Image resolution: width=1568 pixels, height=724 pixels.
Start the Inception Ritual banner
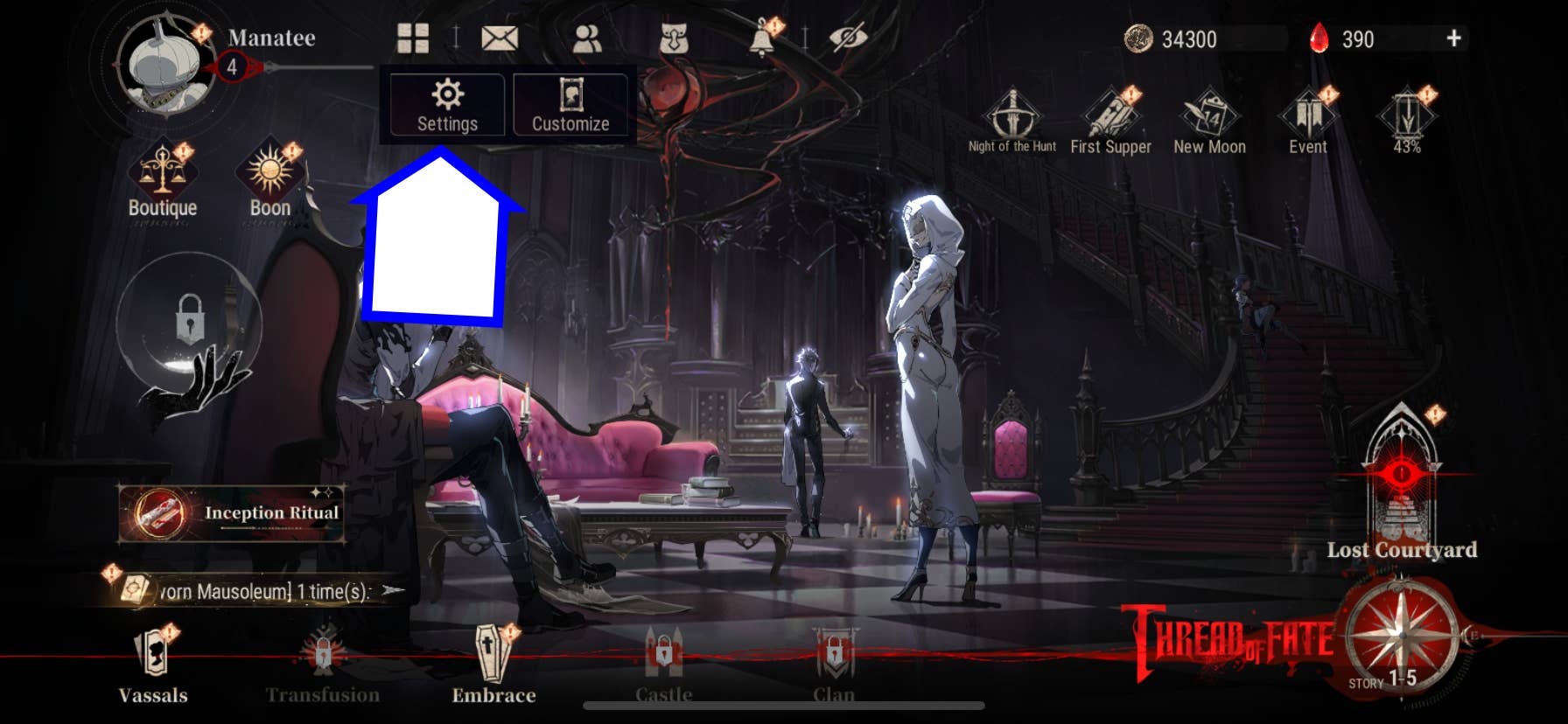232,513
